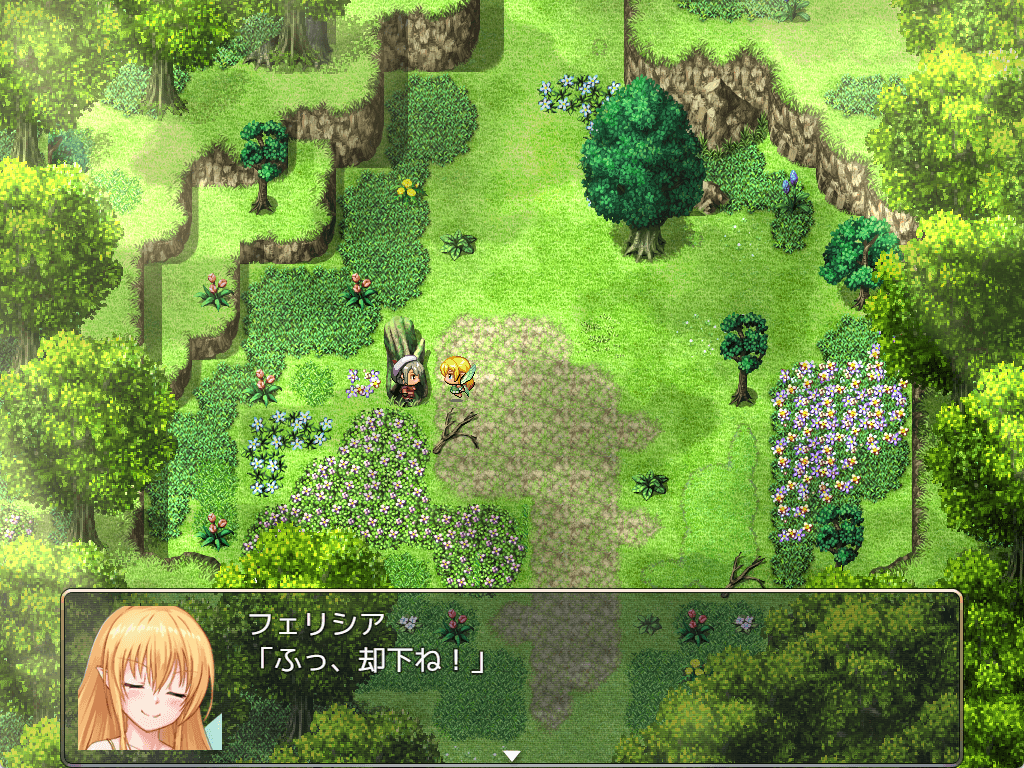Advance dialogue with the white continue arrow
1024x768 pixels.
click(x=512, y=756)
